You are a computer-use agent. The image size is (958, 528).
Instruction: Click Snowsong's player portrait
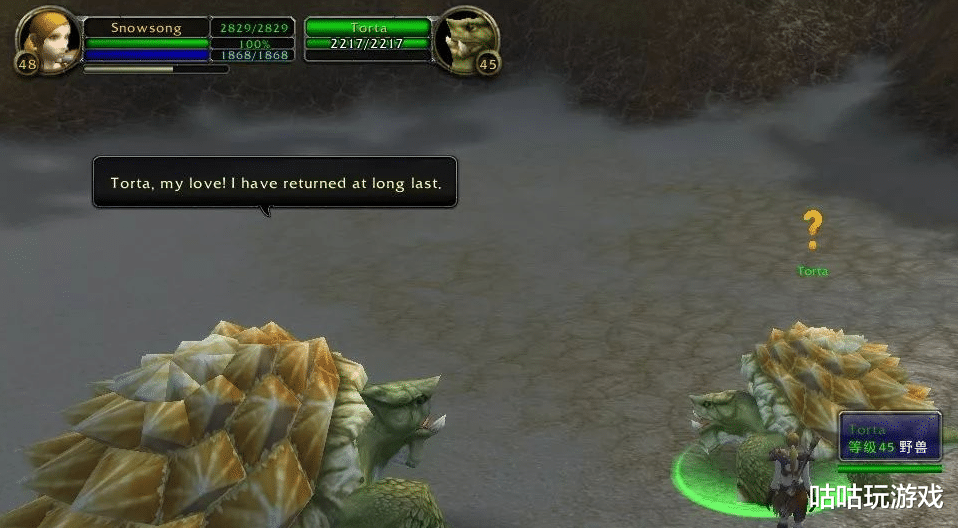(x=47, y=37)
